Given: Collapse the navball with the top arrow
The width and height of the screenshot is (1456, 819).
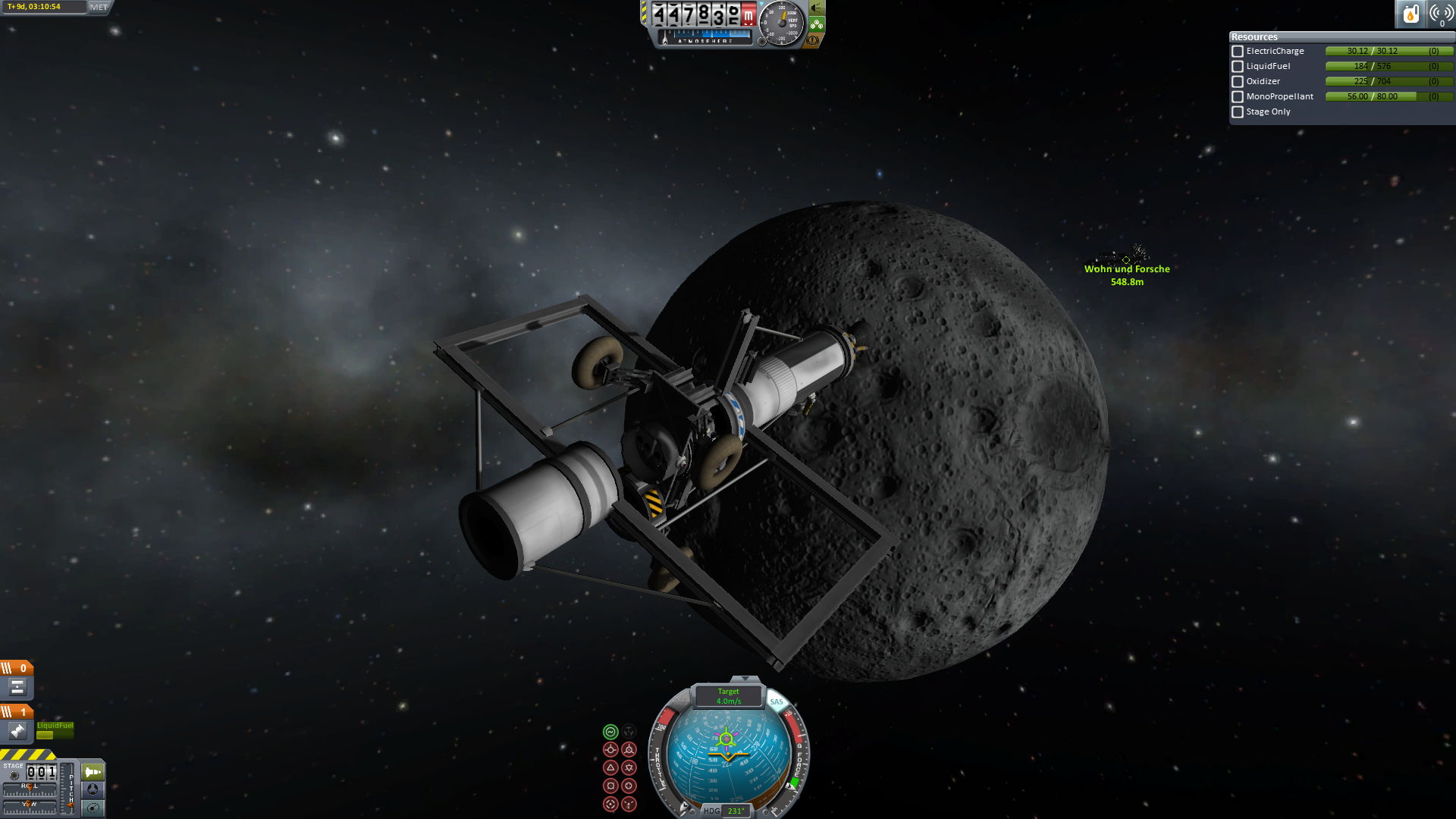Looking at the screenshot, I should (x=745, y=679).
